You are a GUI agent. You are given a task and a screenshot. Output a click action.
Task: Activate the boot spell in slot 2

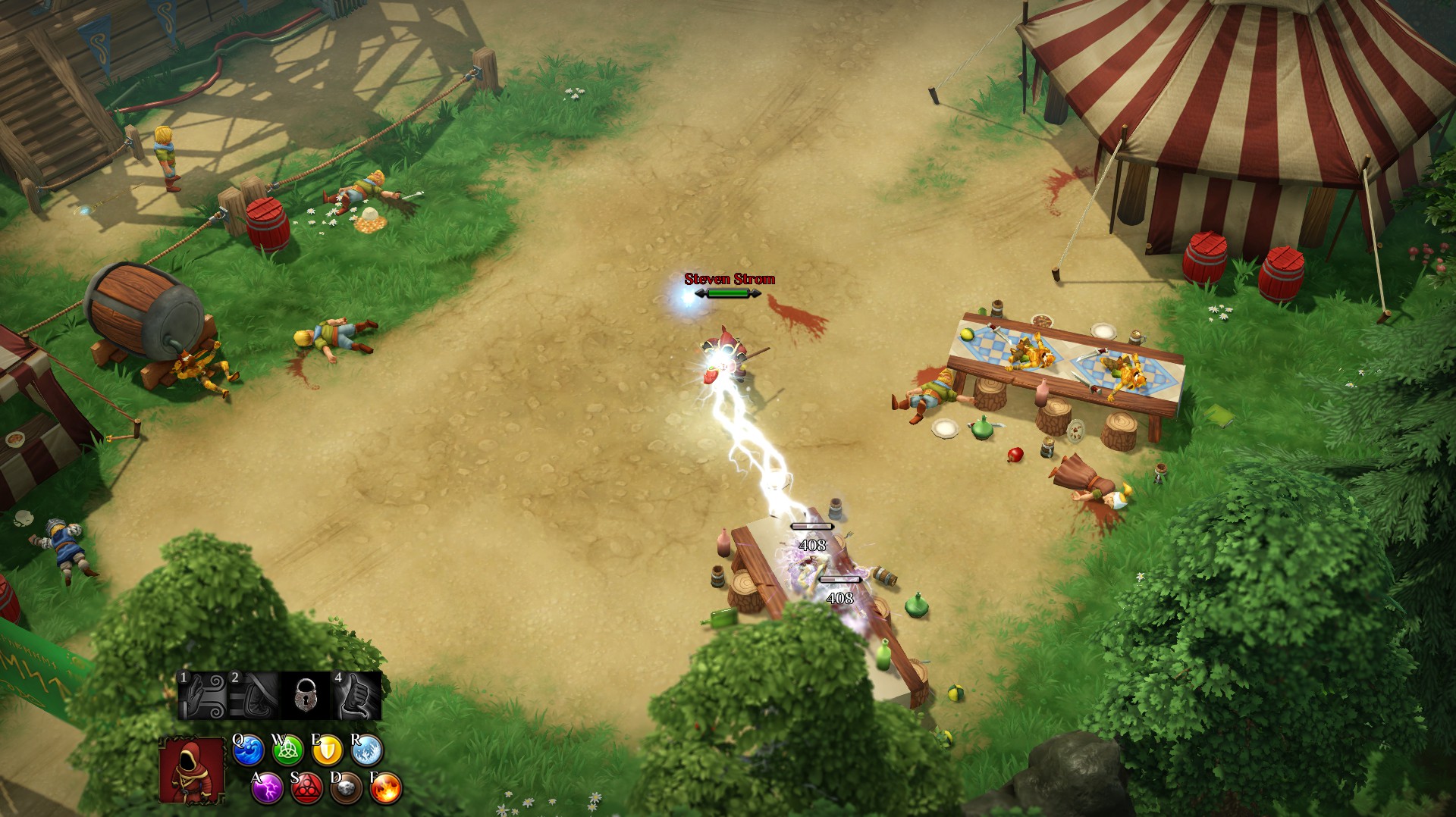[x=254, y=696]
